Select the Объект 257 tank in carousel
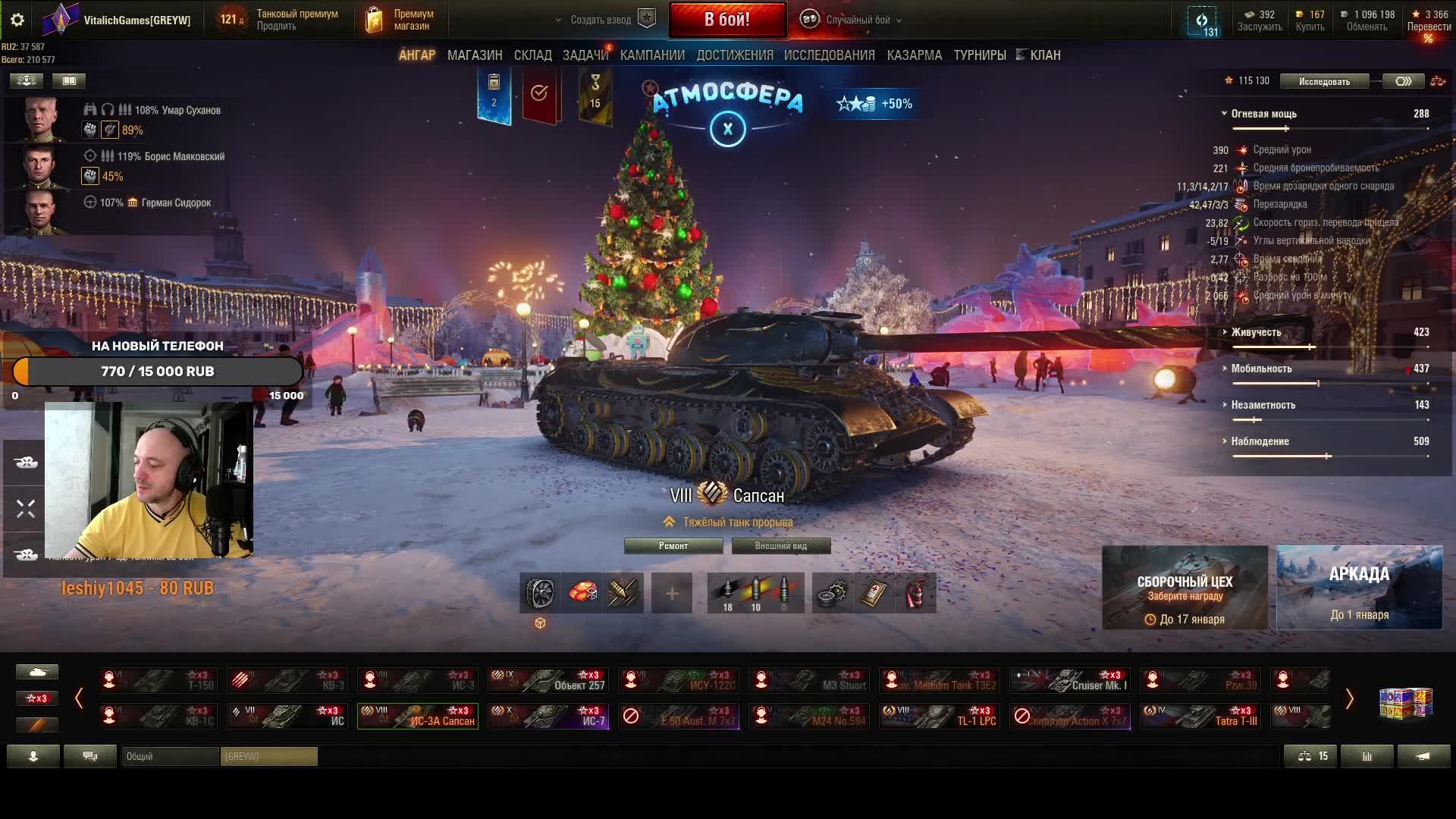 (548, 680)
